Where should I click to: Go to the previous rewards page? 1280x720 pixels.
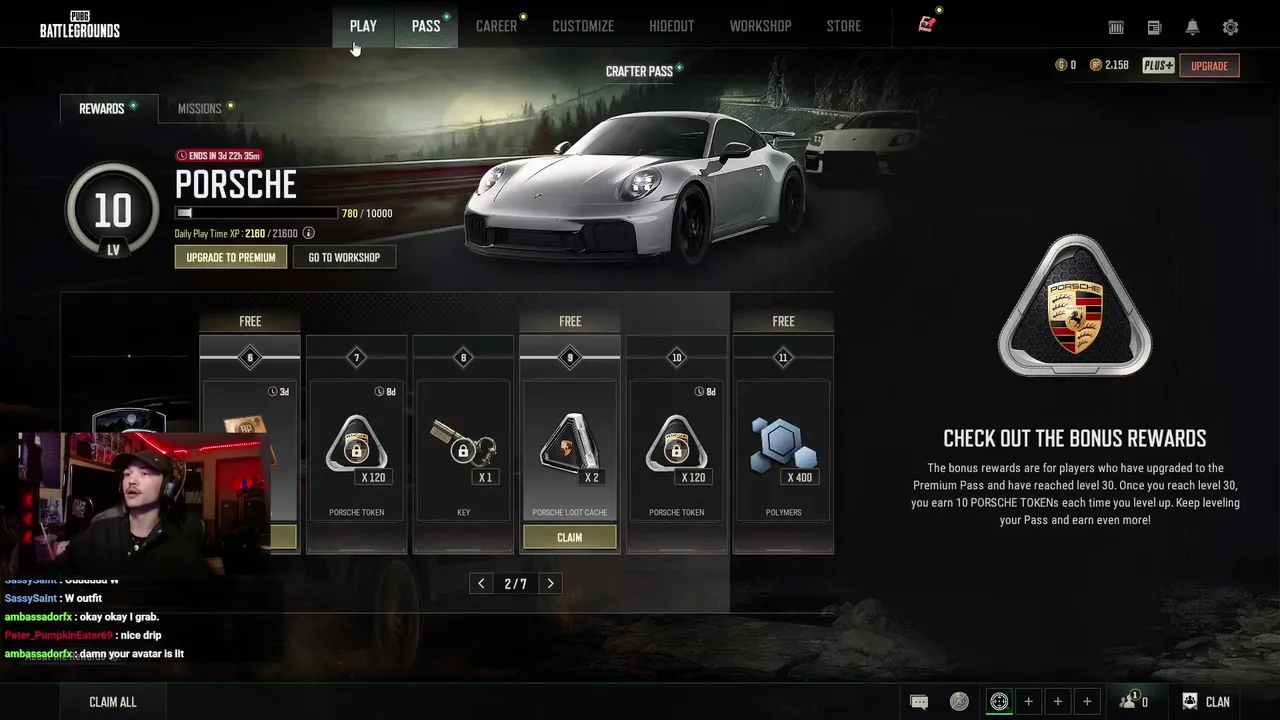[x=481, y=584]
